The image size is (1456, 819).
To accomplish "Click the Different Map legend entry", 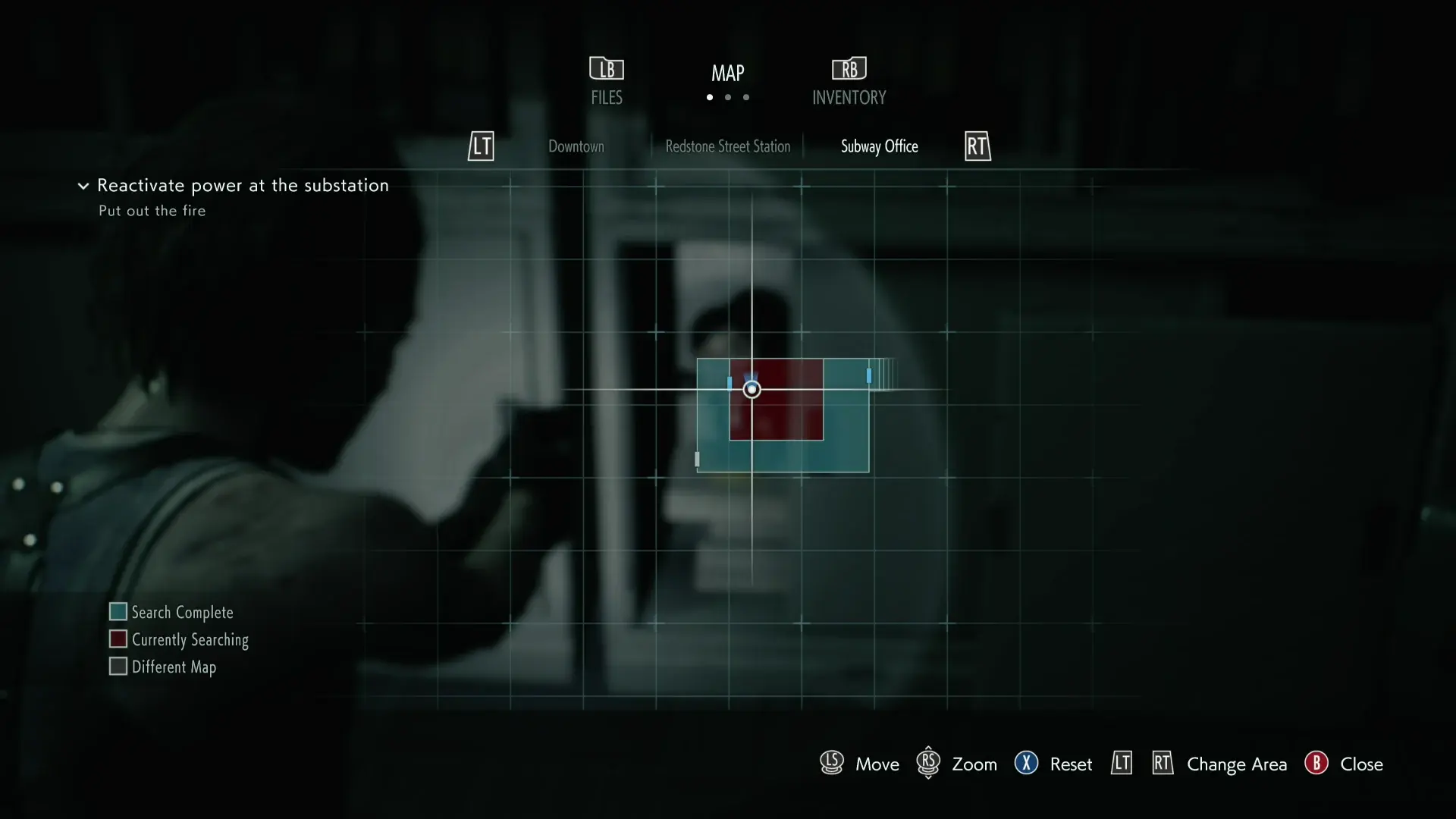I will [x=164, y=667].
